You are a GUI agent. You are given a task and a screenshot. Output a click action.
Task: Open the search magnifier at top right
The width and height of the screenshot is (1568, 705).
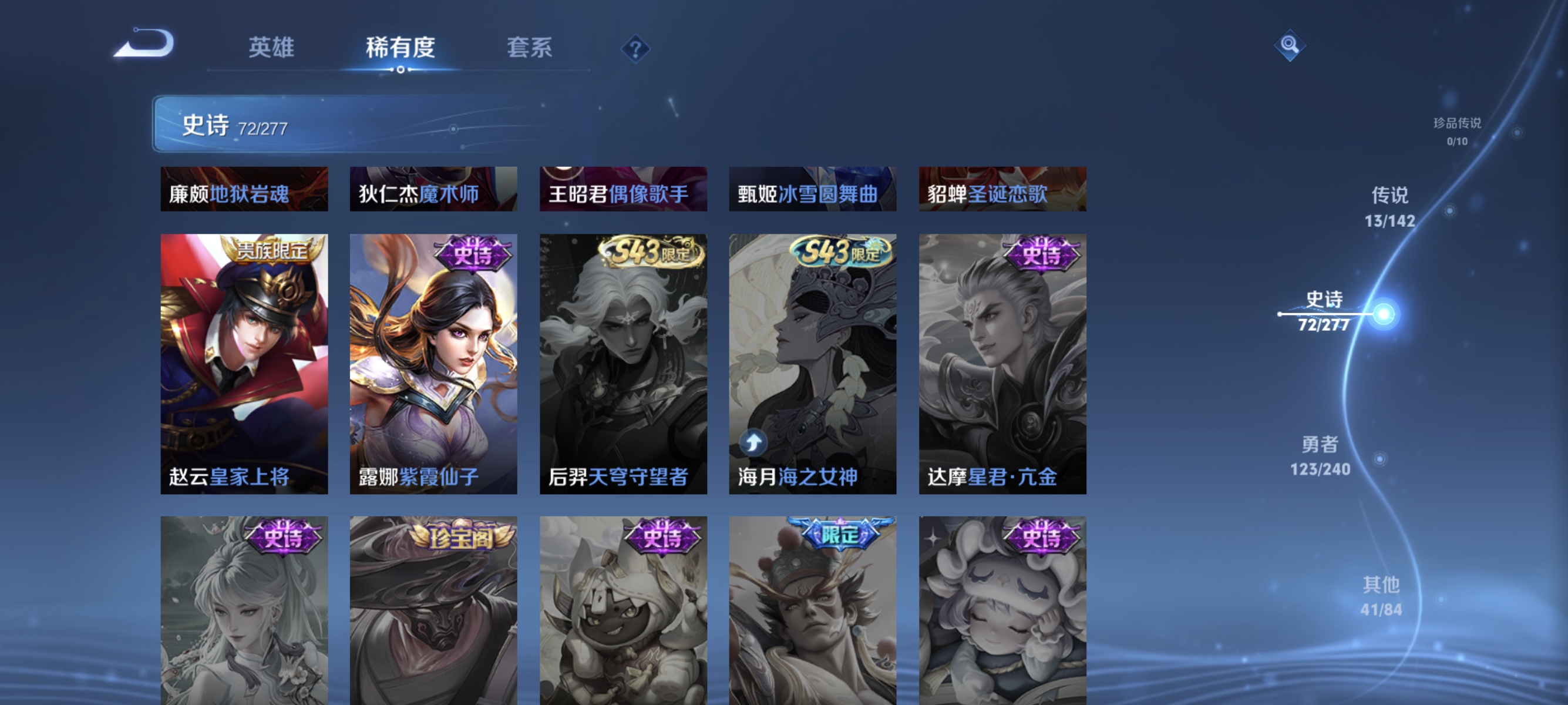[1290, 44]
